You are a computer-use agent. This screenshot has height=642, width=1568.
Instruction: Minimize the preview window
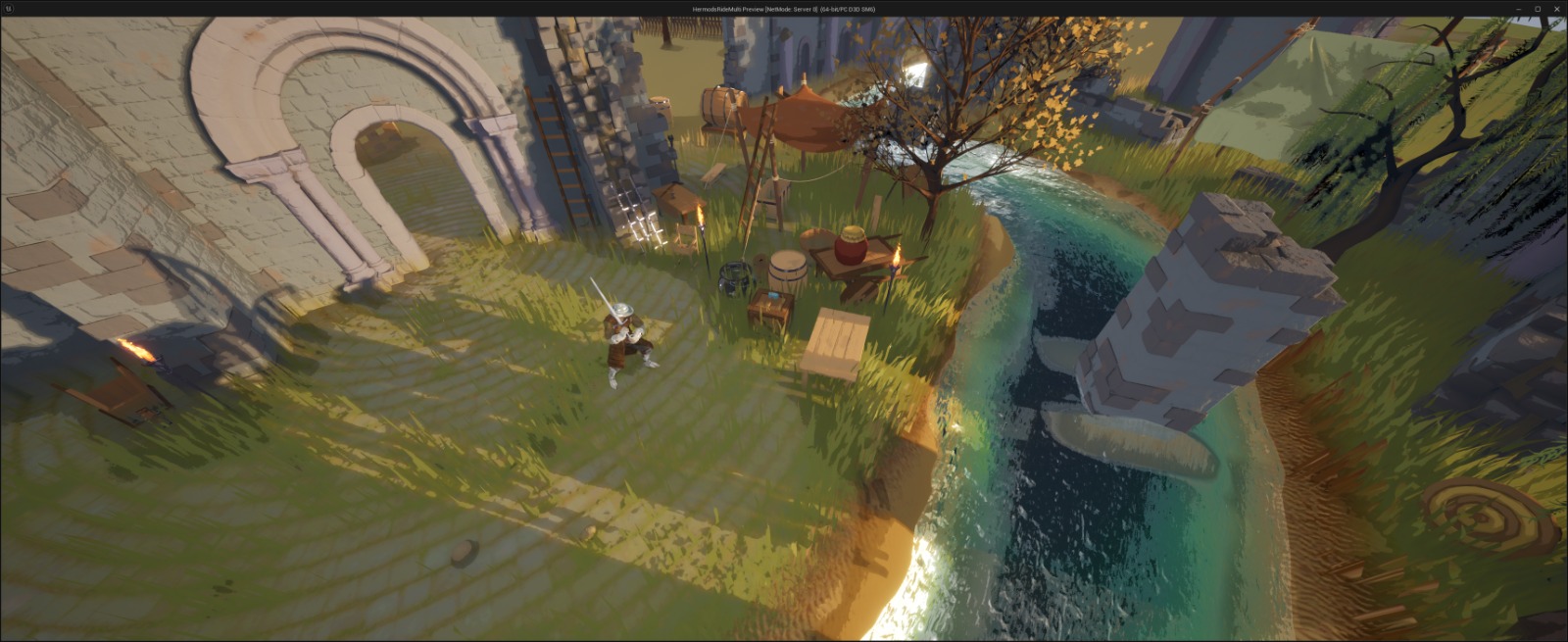click(x=1519, y=9)
